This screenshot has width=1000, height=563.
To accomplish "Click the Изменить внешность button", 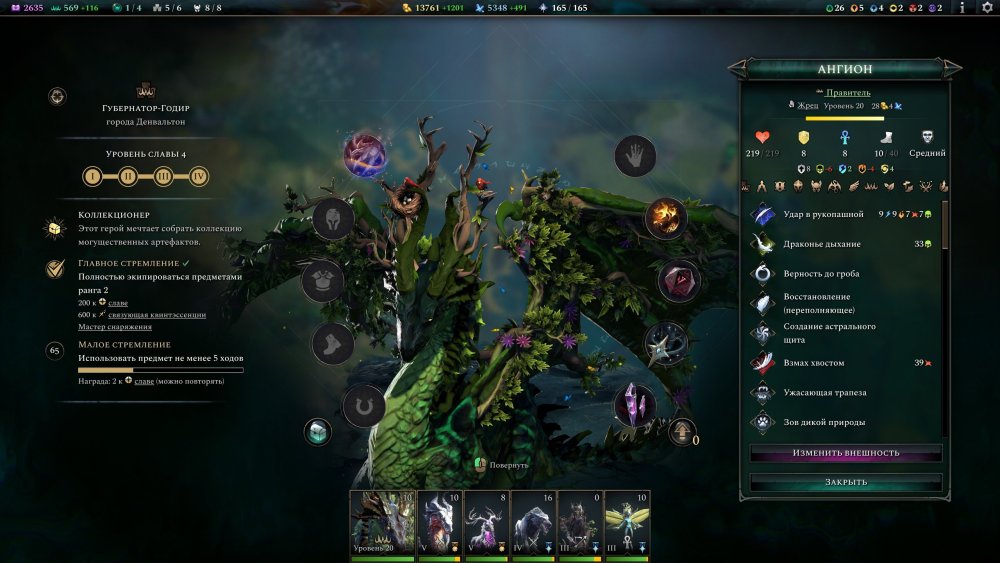I will point(846,453).
